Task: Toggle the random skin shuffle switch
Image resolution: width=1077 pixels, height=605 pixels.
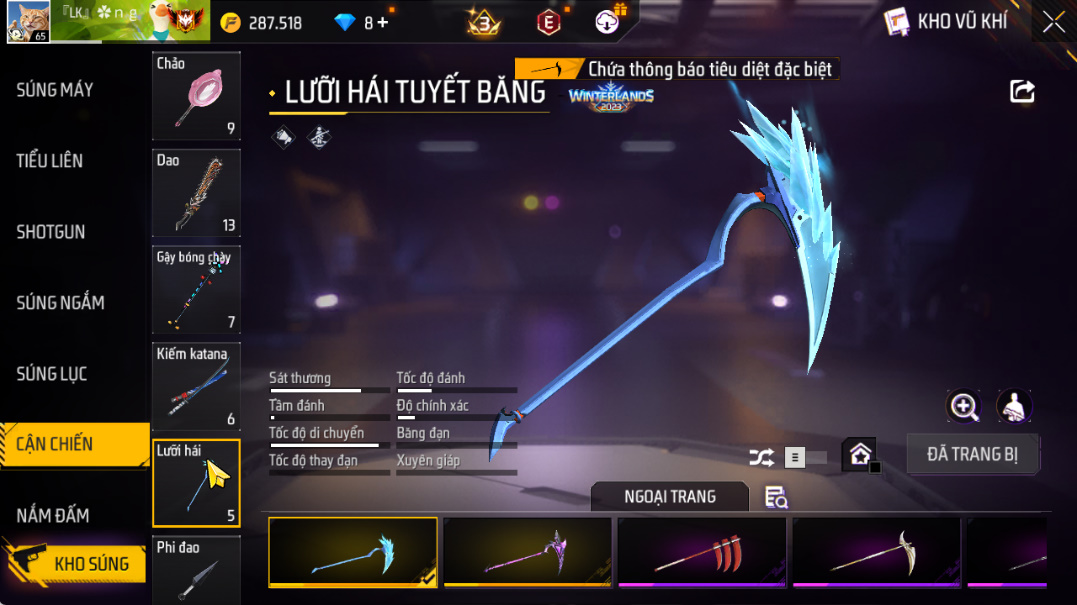Action: 803,458
